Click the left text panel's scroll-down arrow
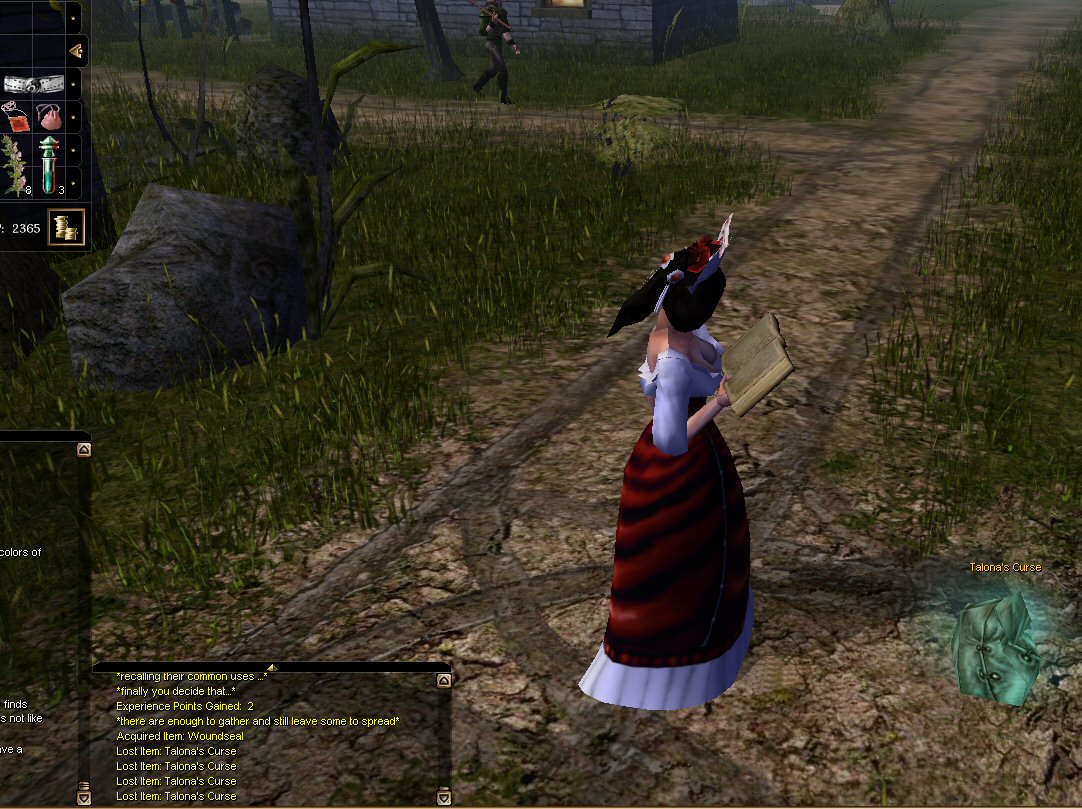This screenshot has height=809, width=1082. [84, 797]
